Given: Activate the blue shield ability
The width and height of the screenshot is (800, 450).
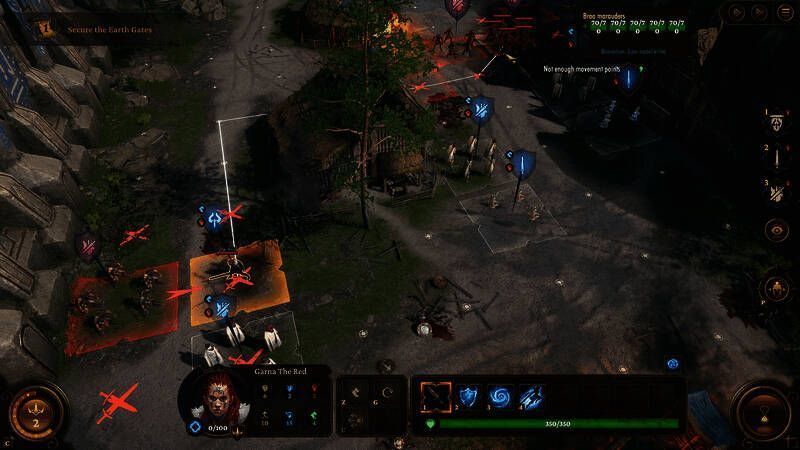Looking at the screenshot, I should [x=469, y=396].
